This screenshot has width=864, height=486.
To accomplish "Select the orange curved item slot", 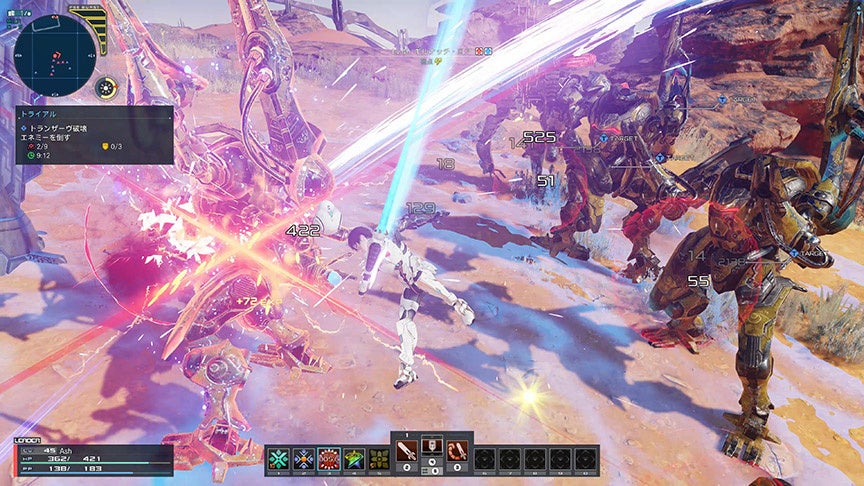I will 457,453.
